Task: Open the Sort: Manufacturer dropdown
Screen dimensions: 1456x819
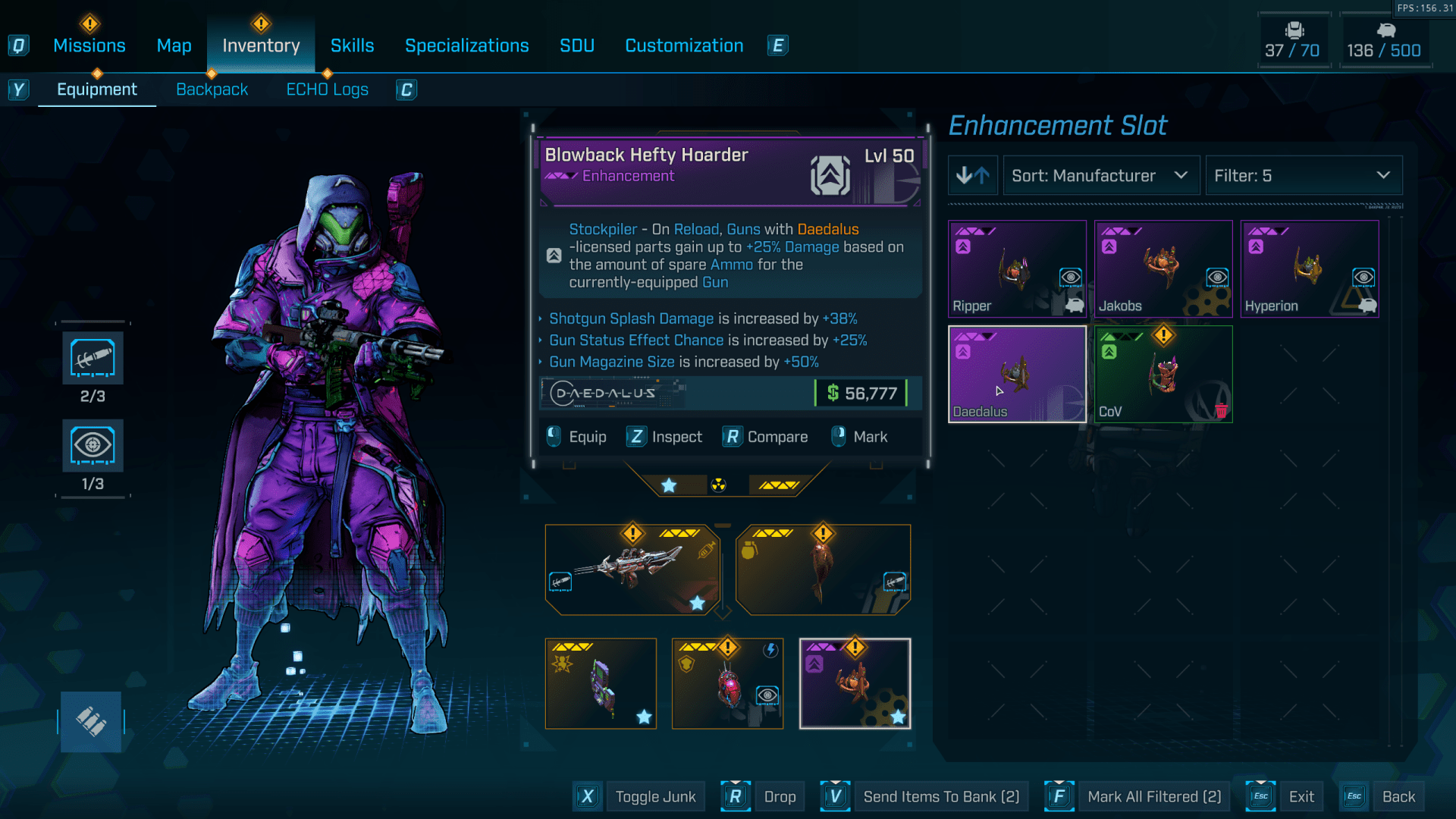Action: tap(1100, 175)
